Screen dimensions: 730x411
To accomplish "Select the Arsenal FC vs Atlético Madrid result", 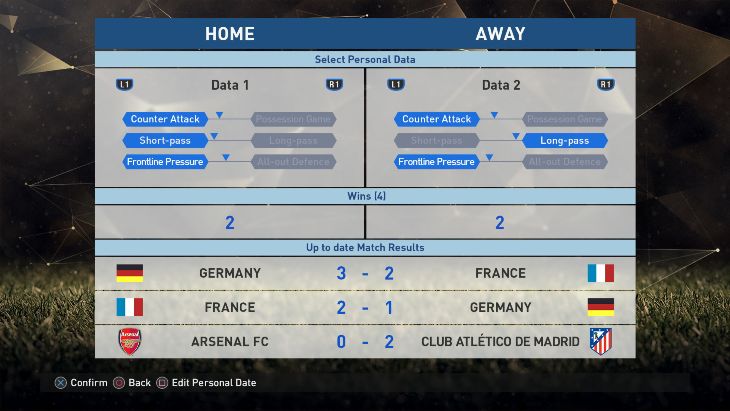I will (x=365, y=341).
